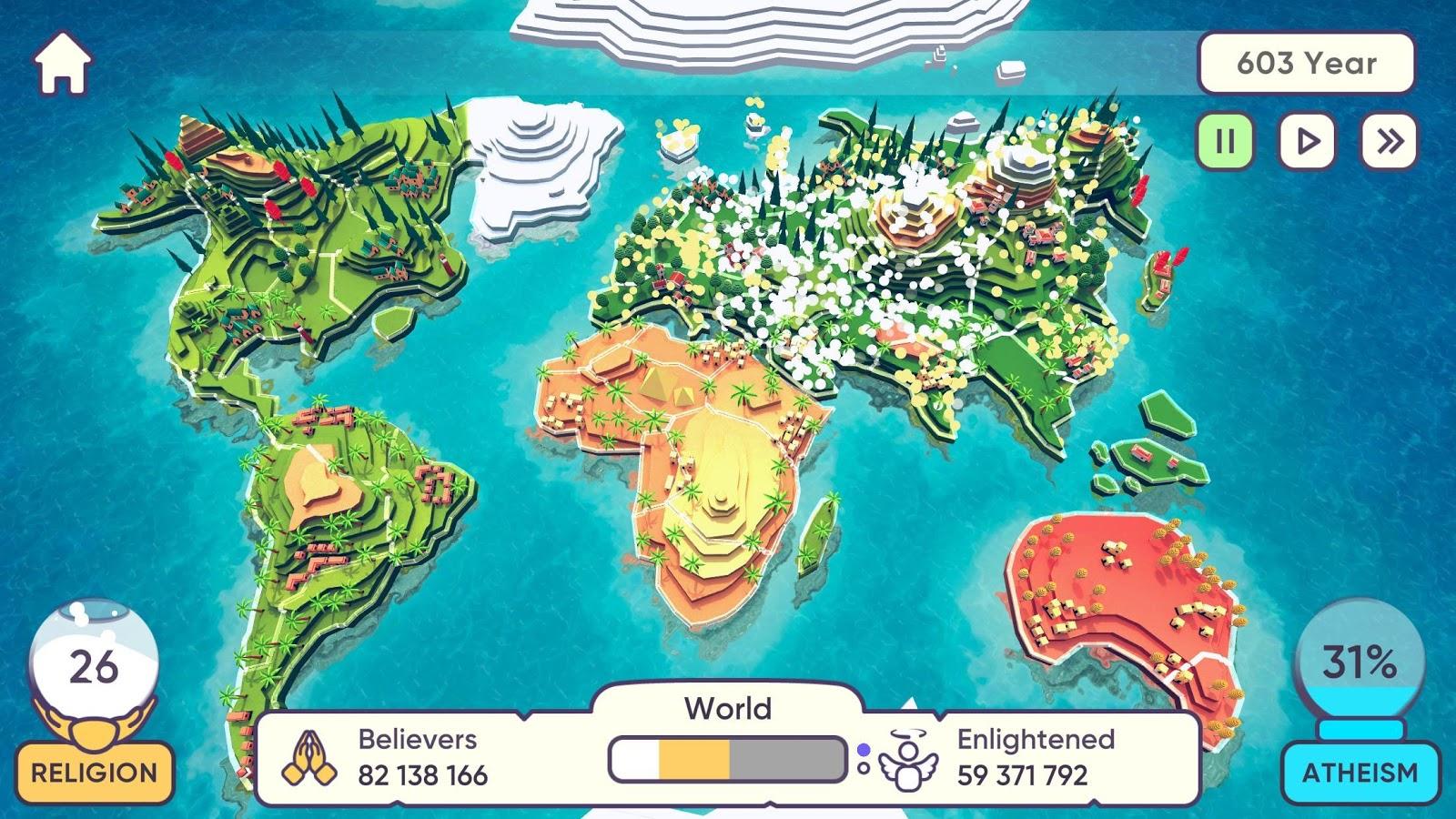Select the purple dot stat toggle

point(863,749)
